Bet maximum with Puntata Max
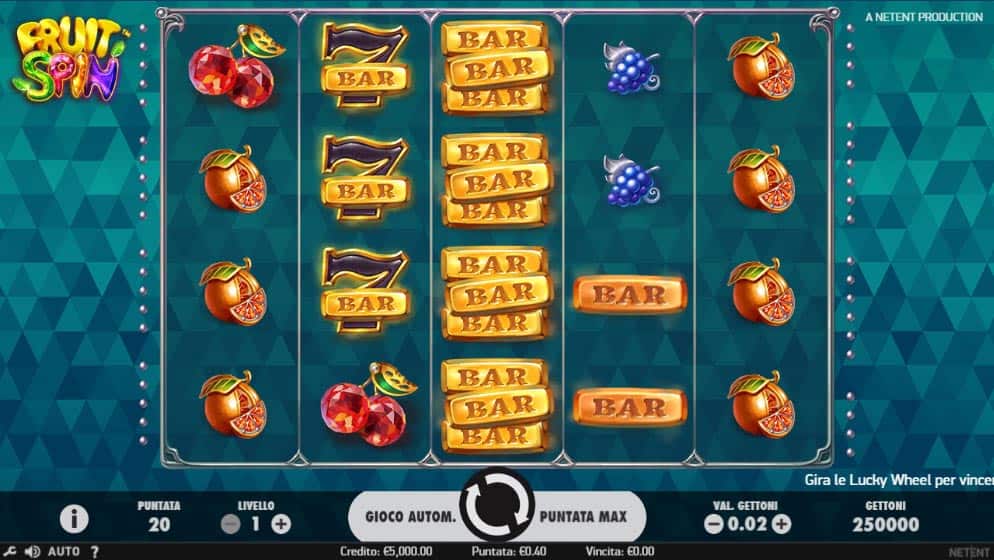 point(584,517)
